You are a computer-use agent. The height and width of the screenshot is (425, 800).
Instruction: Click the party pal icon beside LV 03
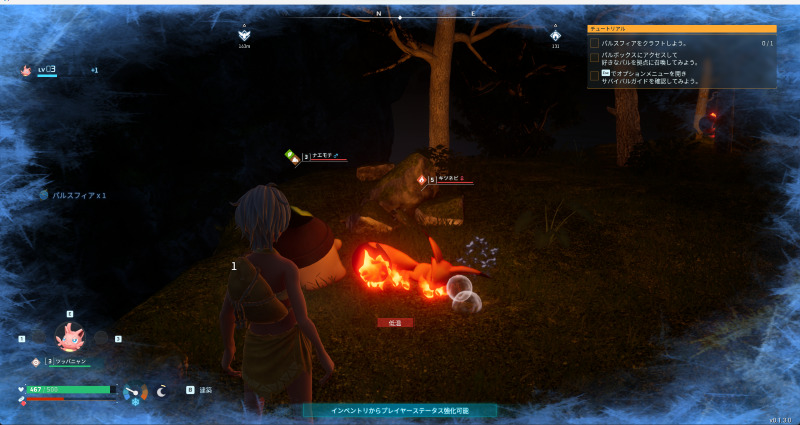[26, 70]
